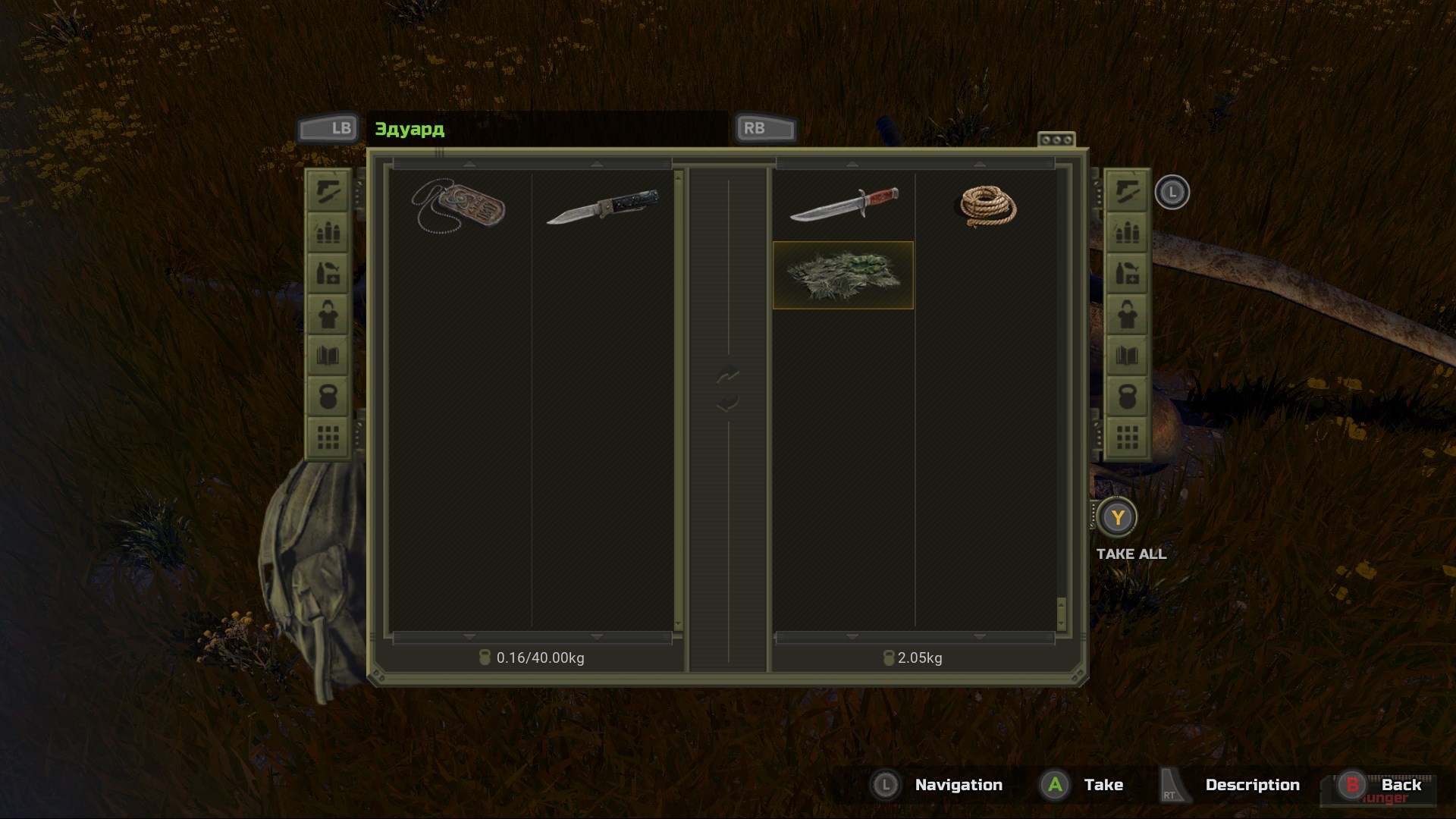Screen dimensions: 1456x819
Task: Show ammo in Эдуард's inventory
Action: pos(328,231)
